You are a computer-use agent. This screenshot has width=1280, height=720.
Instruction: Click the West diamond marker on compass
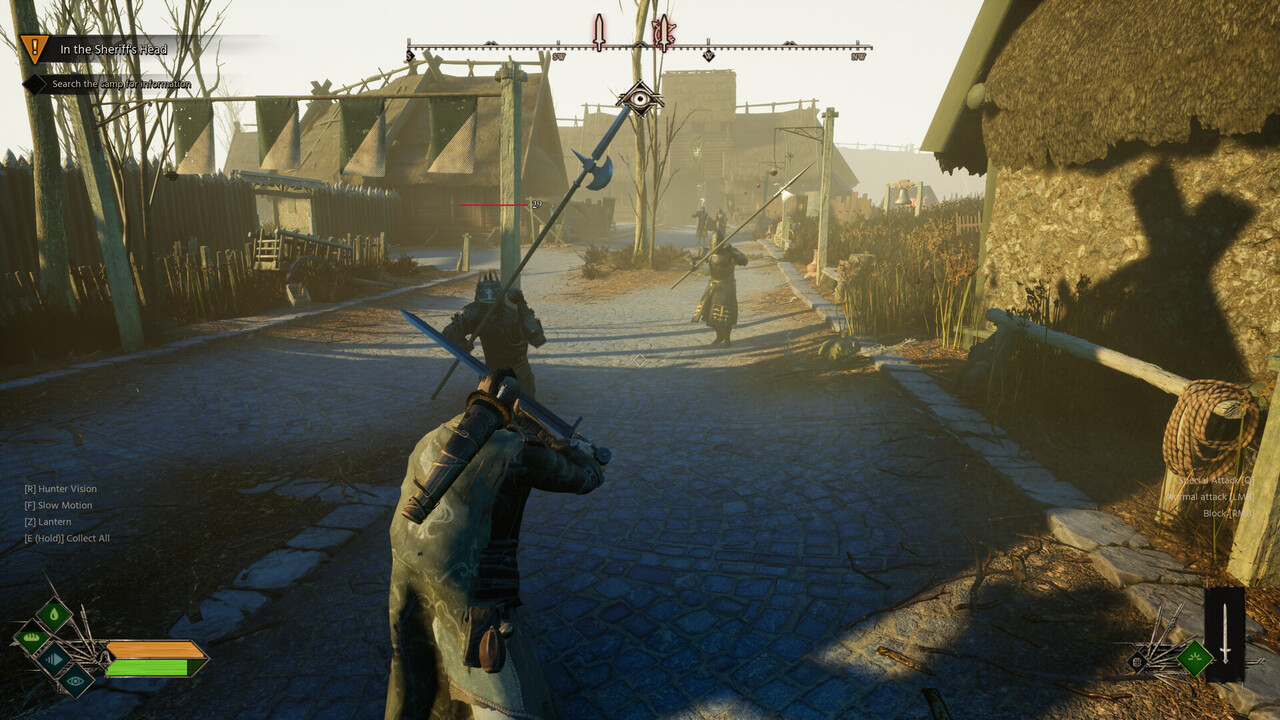tap(708, 55)
